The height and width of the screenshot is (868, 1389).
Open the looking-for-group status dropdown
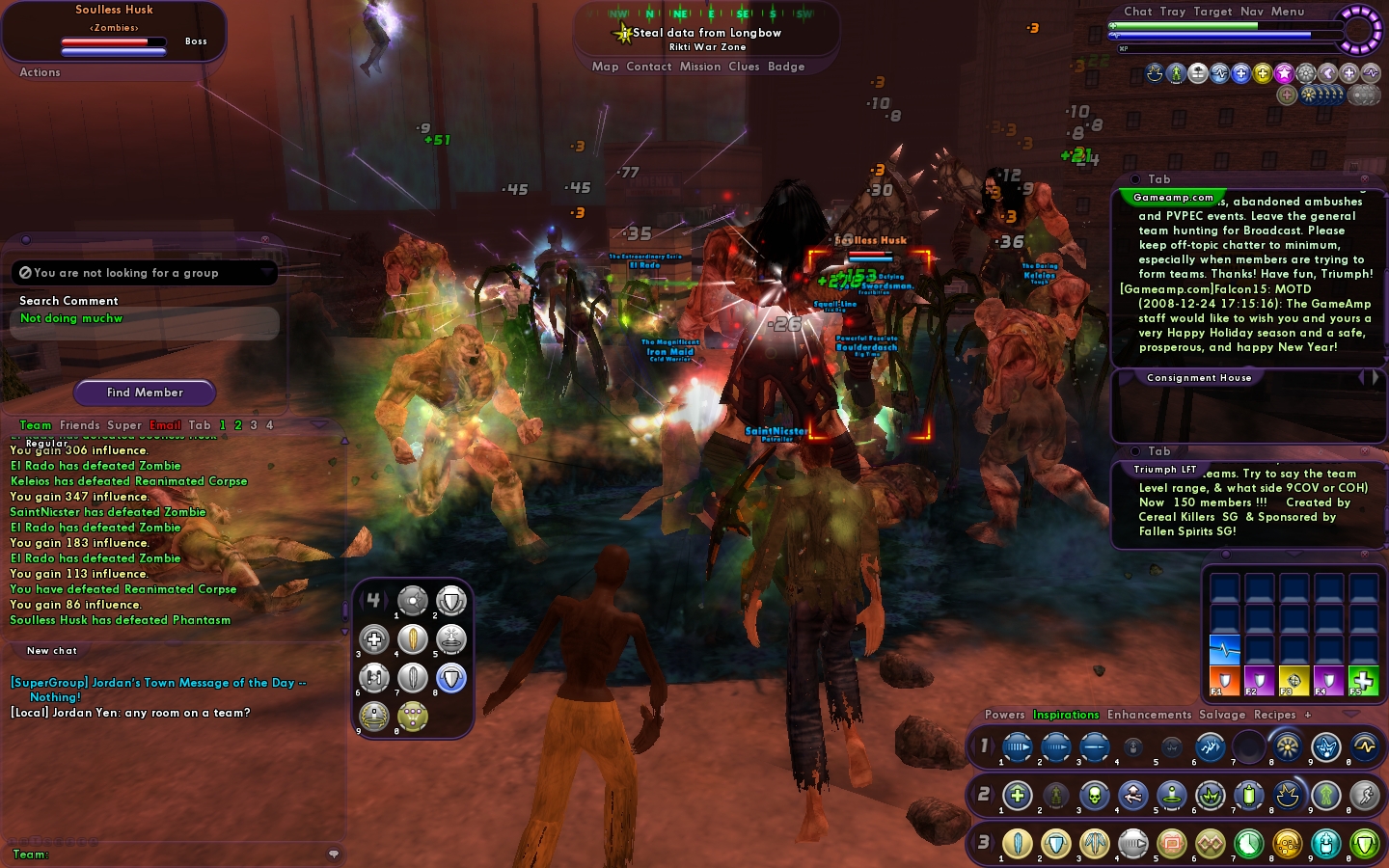[145, 273]
